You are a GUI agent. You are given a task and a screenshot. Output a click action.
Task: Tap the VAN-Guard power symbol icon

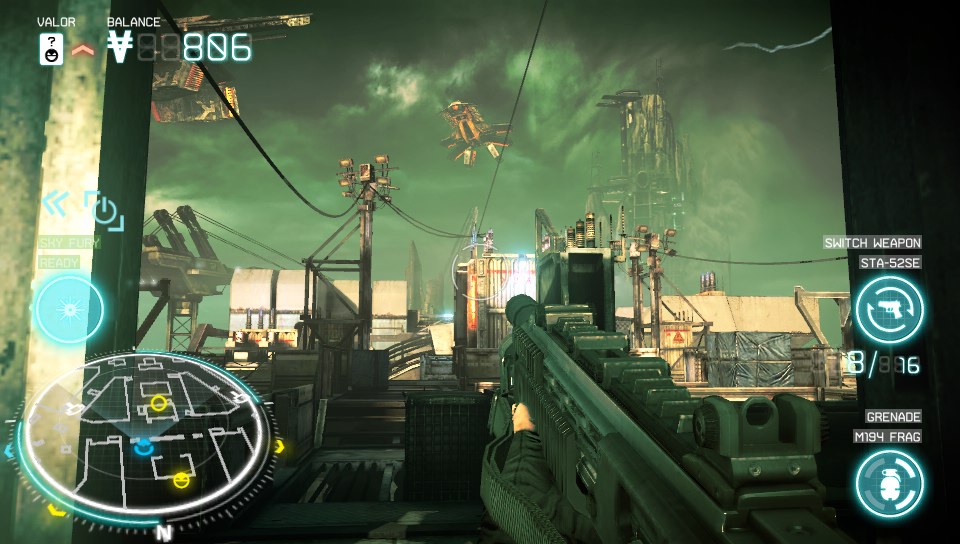point(102,209)
